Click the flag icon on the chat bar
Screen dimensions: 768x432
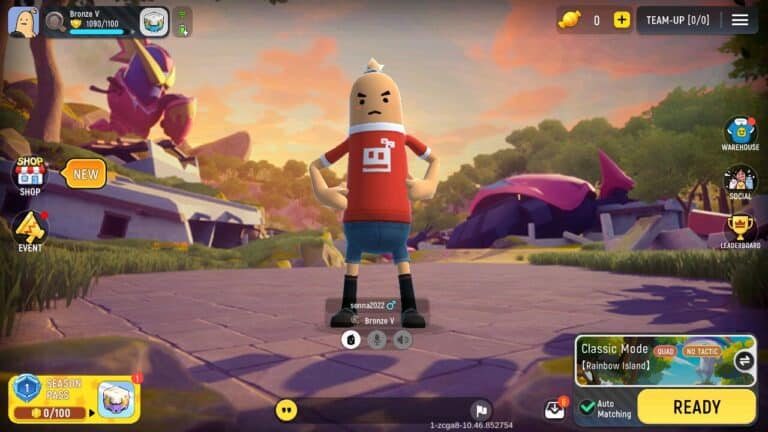(480, 410)
